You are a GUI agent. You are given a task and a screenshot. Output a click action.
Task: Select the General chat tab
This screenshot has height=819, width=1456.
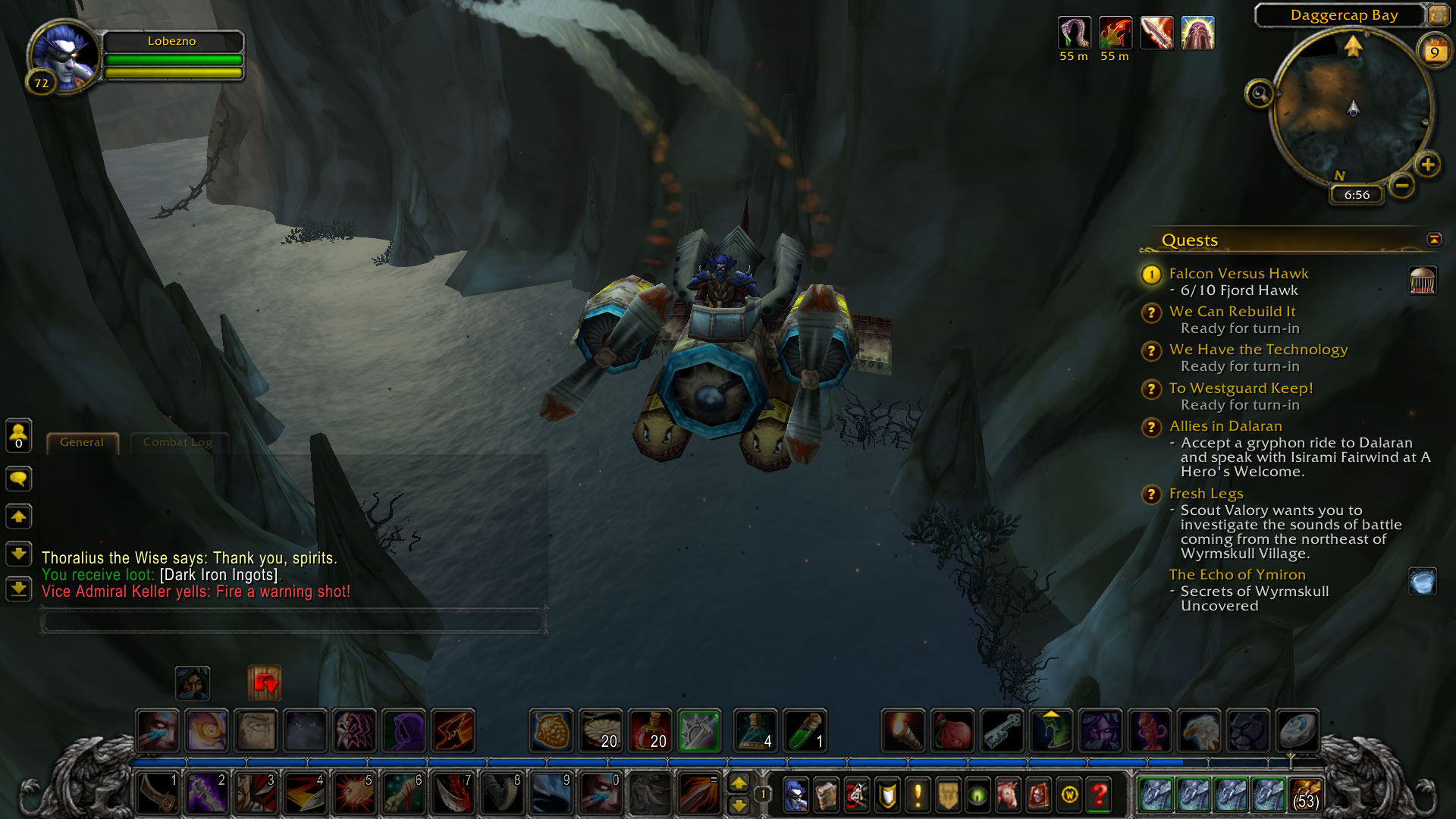tap(82, 442)
